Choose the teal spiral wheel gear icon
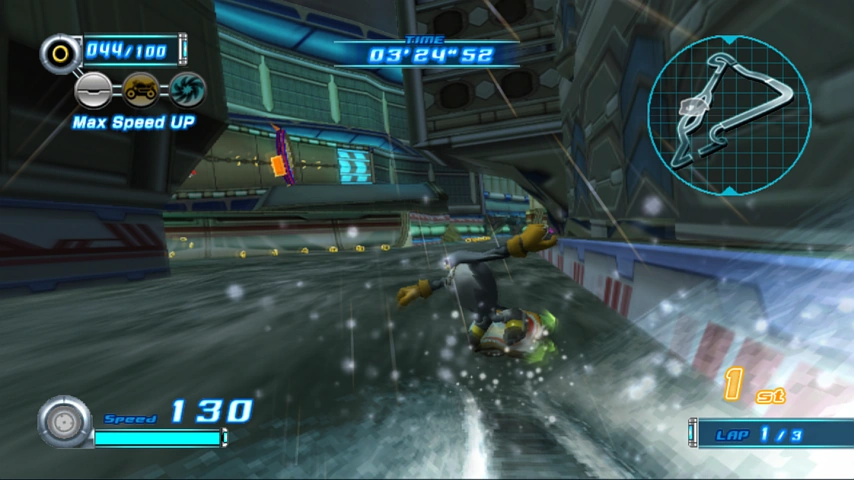This screenshot has height=480, width=854. point(187,90)
